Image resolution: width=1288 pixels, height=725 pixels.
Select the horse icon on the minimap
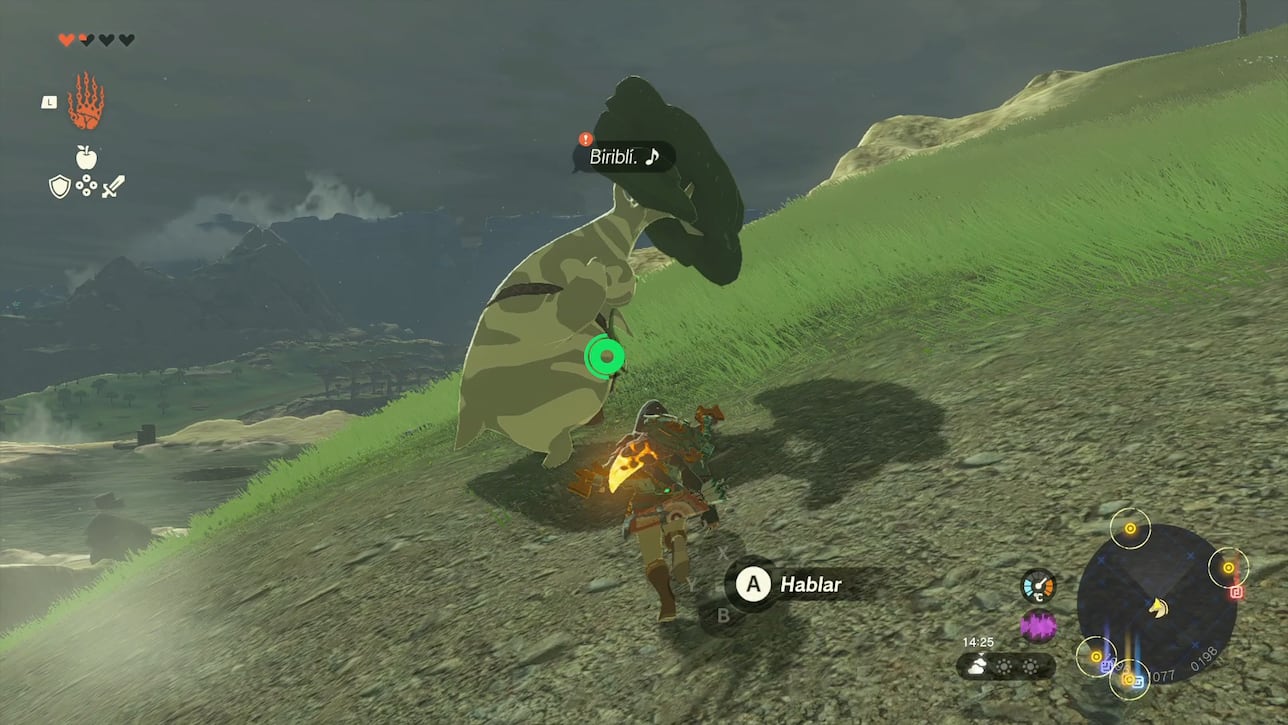[x=1157, y=608]
